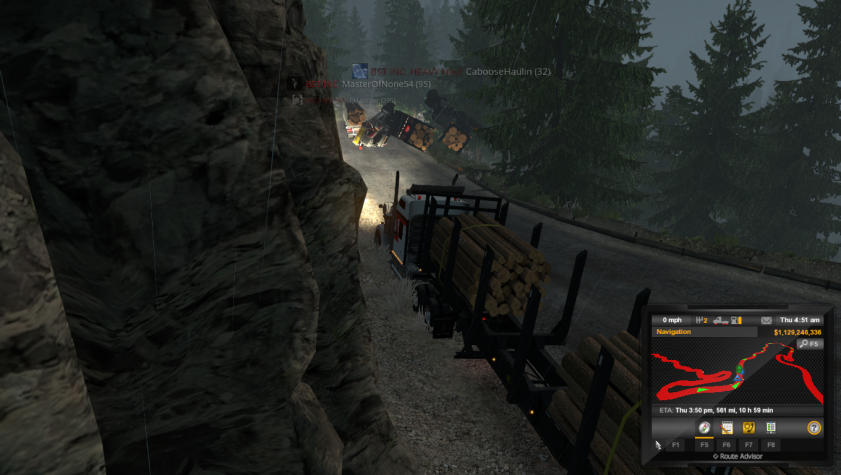Open the Navigation compass tab
This screenshot has height=475, width=841.
(704, 427)
